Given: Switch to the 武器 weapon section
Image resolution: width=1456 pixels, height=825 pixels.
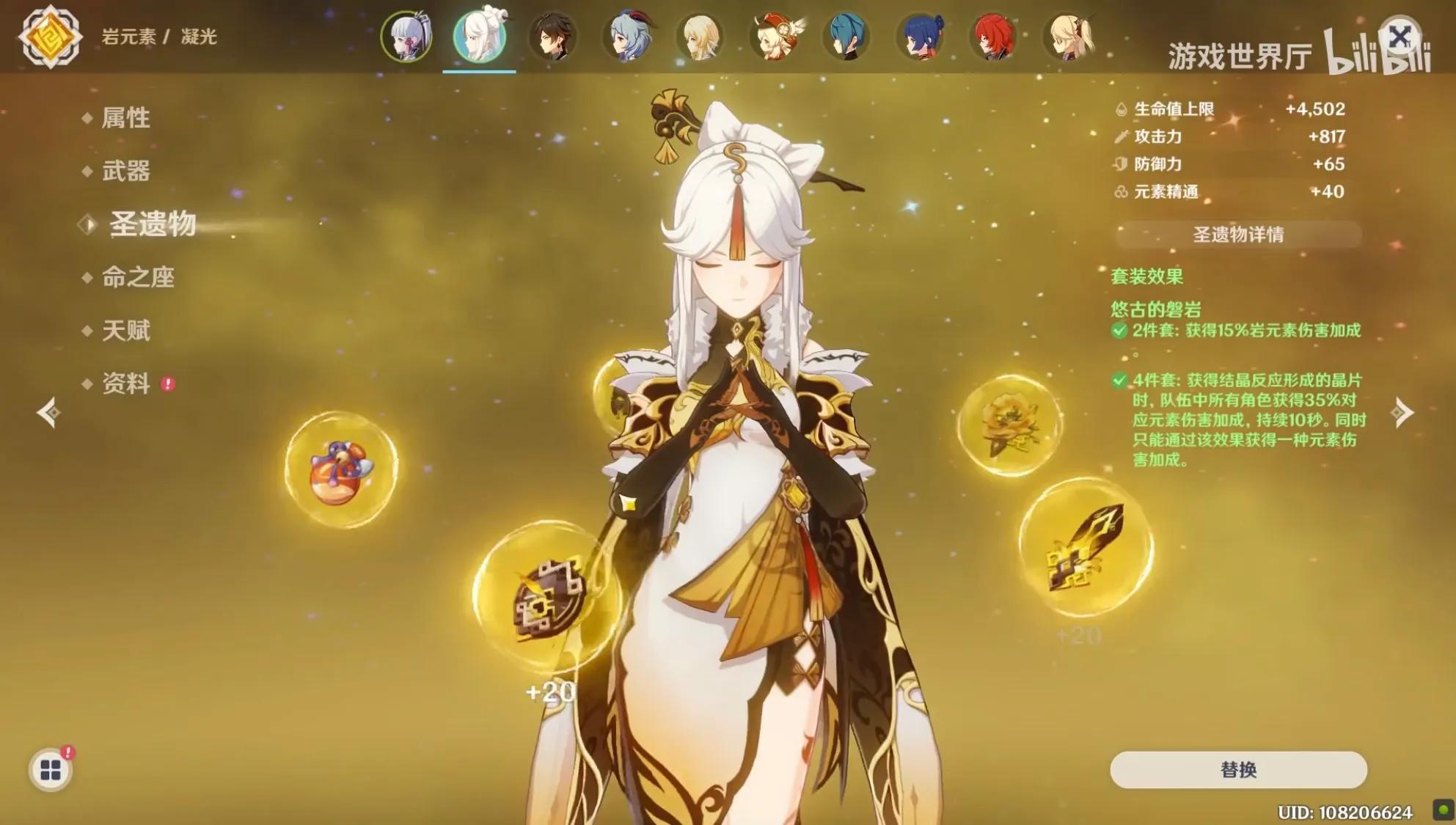Looking at the screenshot, I should (125, 171).
